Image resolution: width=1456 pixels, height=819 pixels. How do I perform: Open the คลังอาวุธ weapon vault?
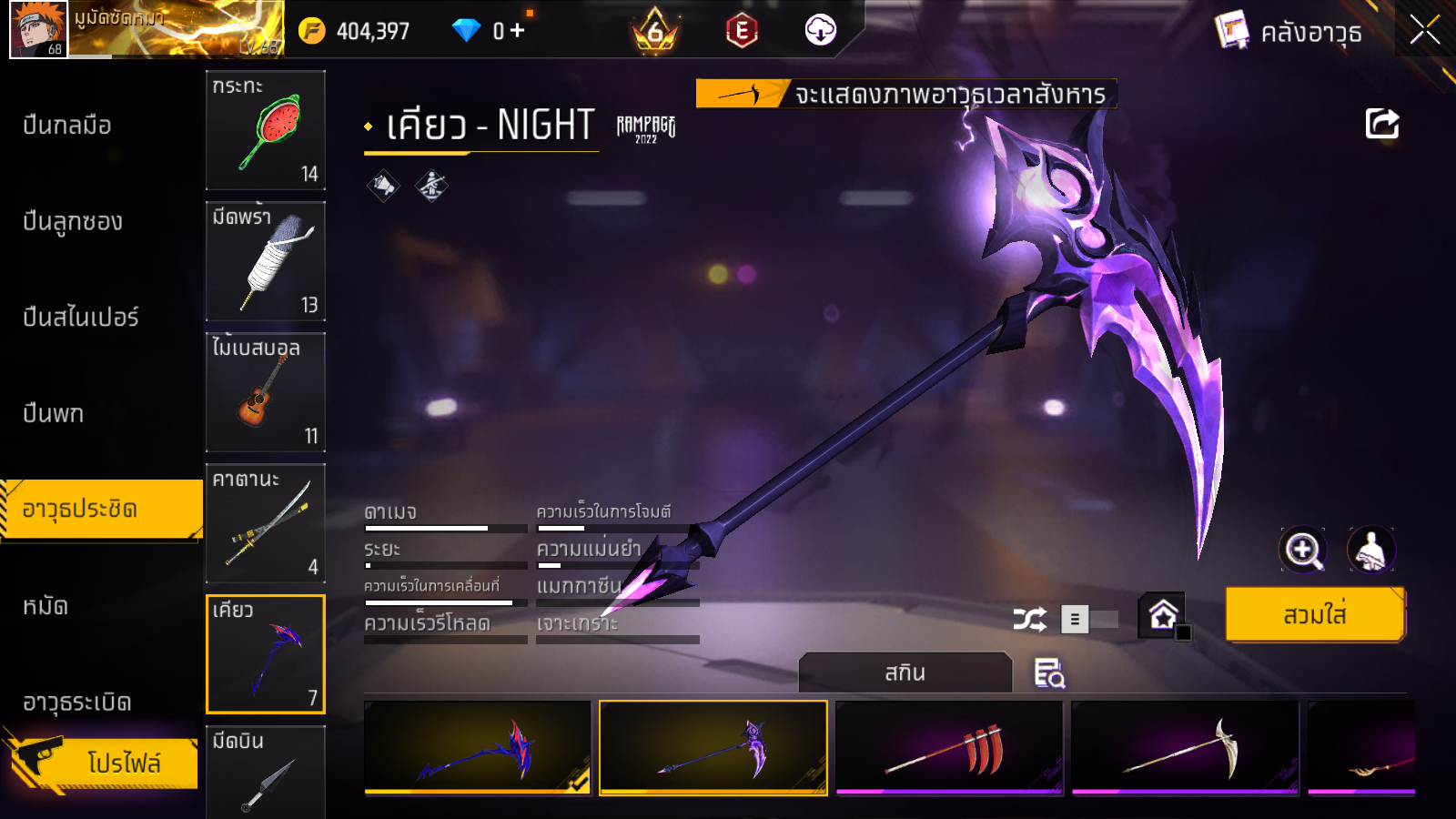tap(1289, 33)
